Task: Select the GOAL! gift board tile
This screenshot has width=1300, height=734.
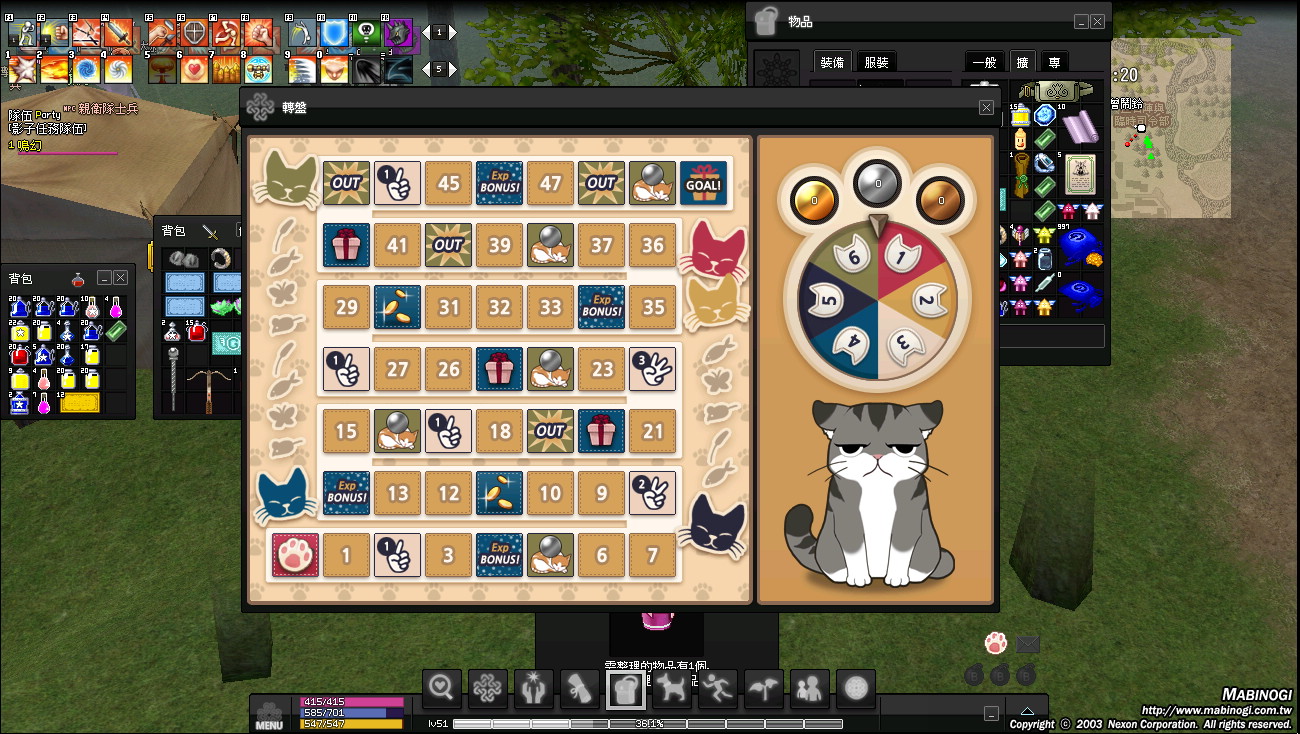Action: pyautogui.click(x=704, y=183)
